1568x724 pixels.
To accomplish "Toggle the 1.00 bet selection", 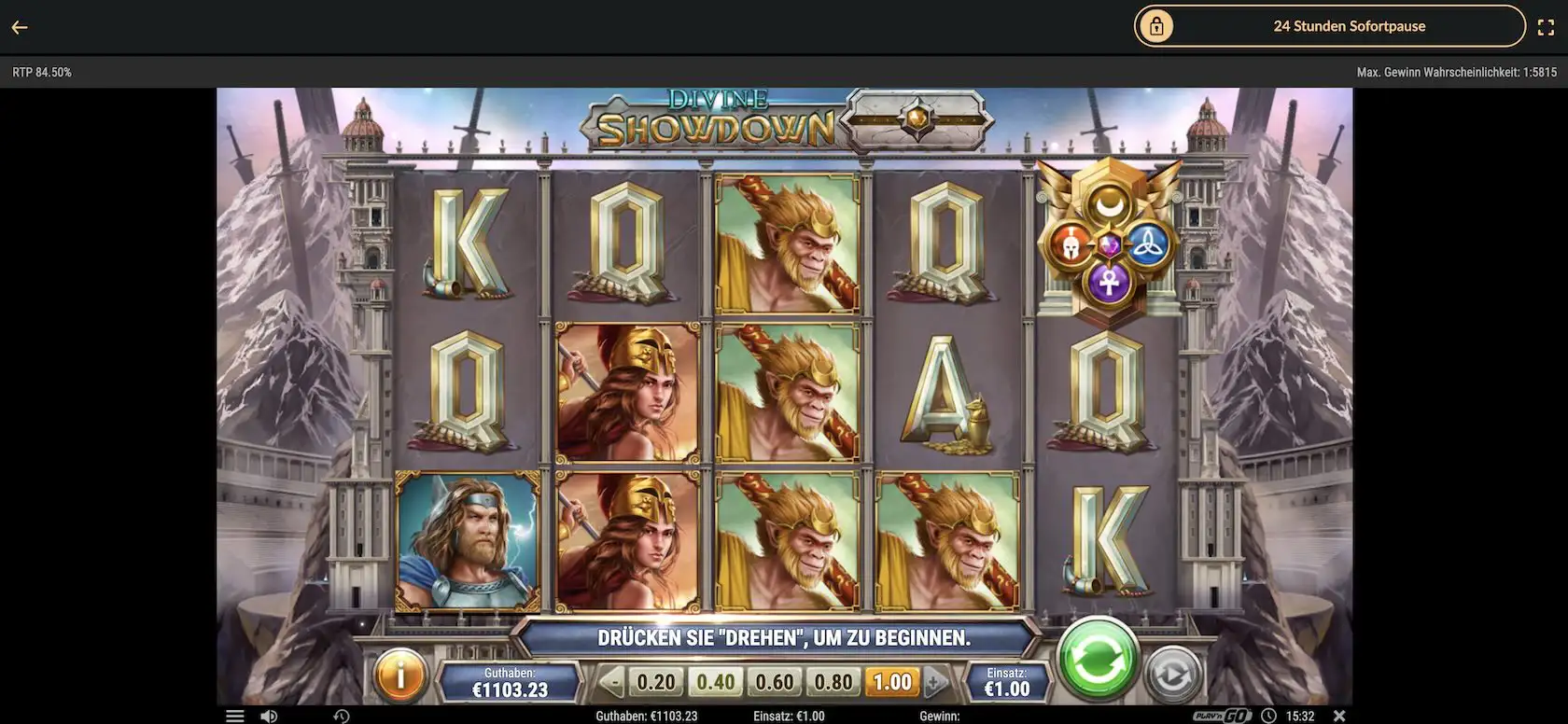I will [891, 681].
